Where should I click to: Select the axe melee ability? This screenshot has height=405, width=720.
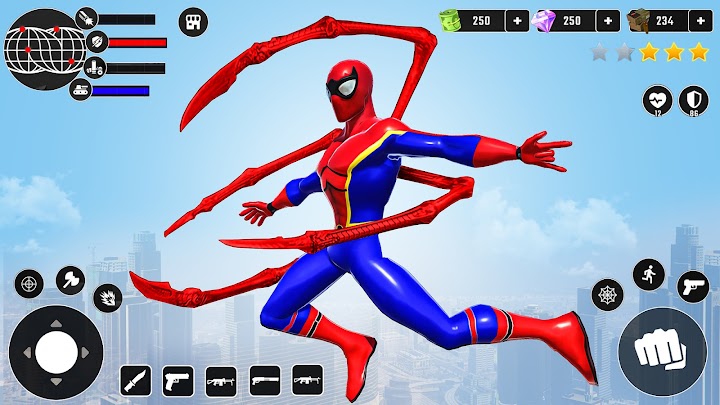(70, 279)
